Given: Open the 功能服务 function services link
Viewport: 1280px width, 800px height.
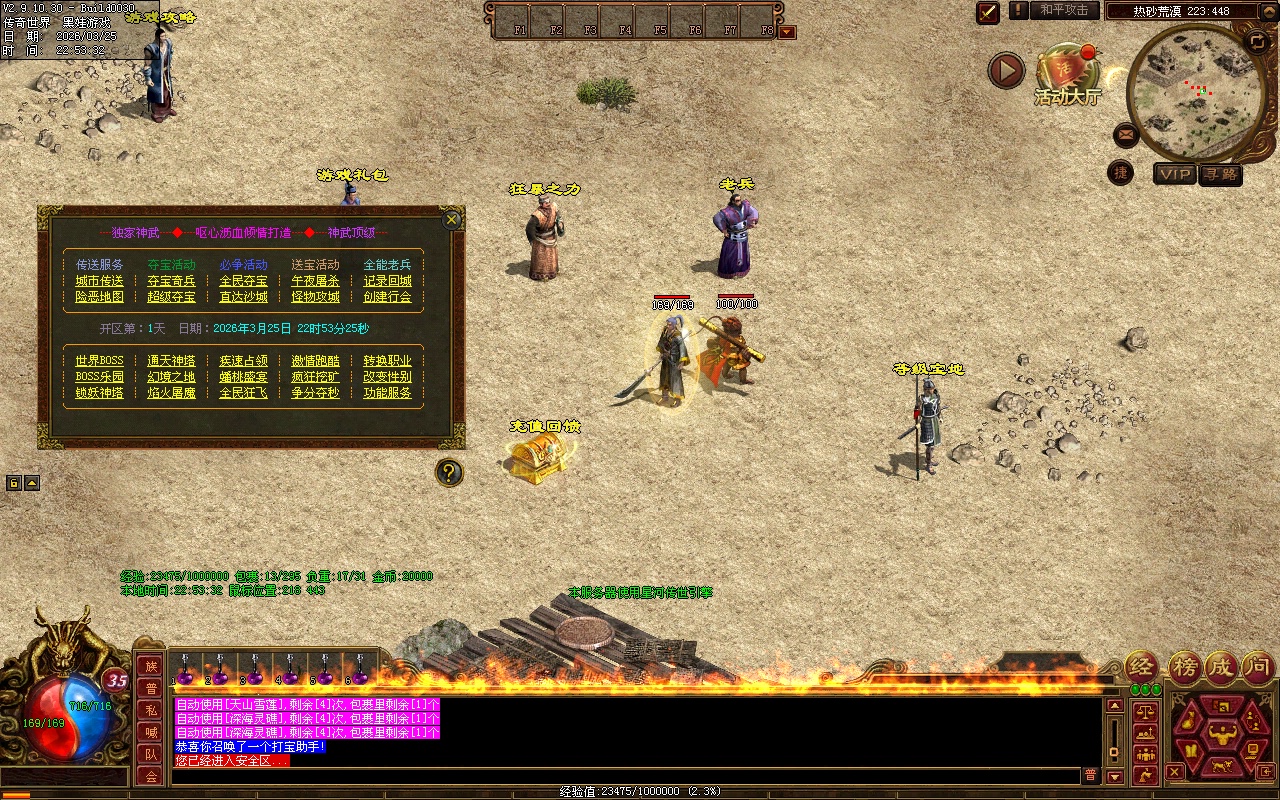Looking at the screenshot, I should coord(387,393).
